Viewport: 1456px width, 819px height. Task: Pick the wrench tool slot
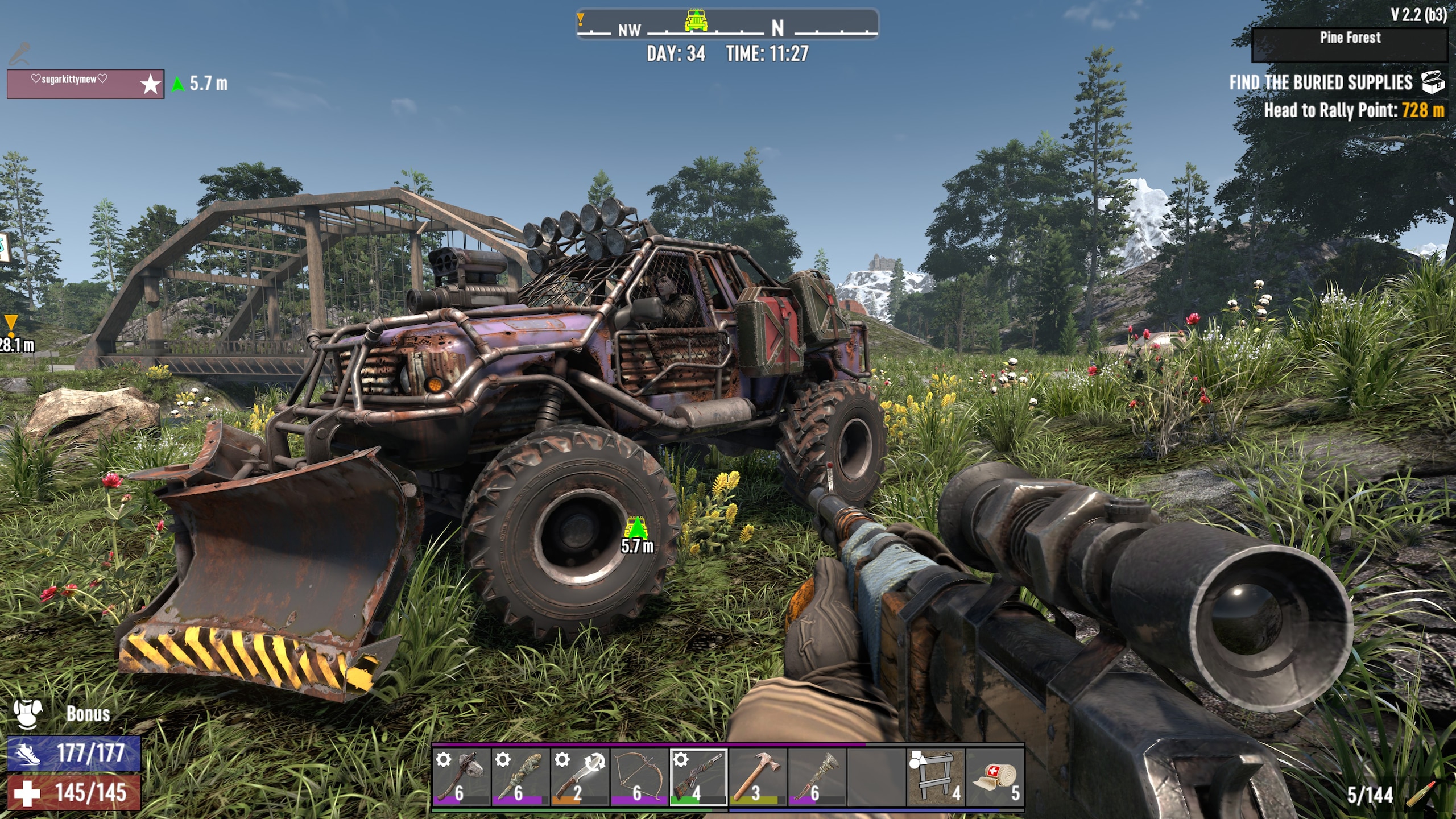coord(817,777)
